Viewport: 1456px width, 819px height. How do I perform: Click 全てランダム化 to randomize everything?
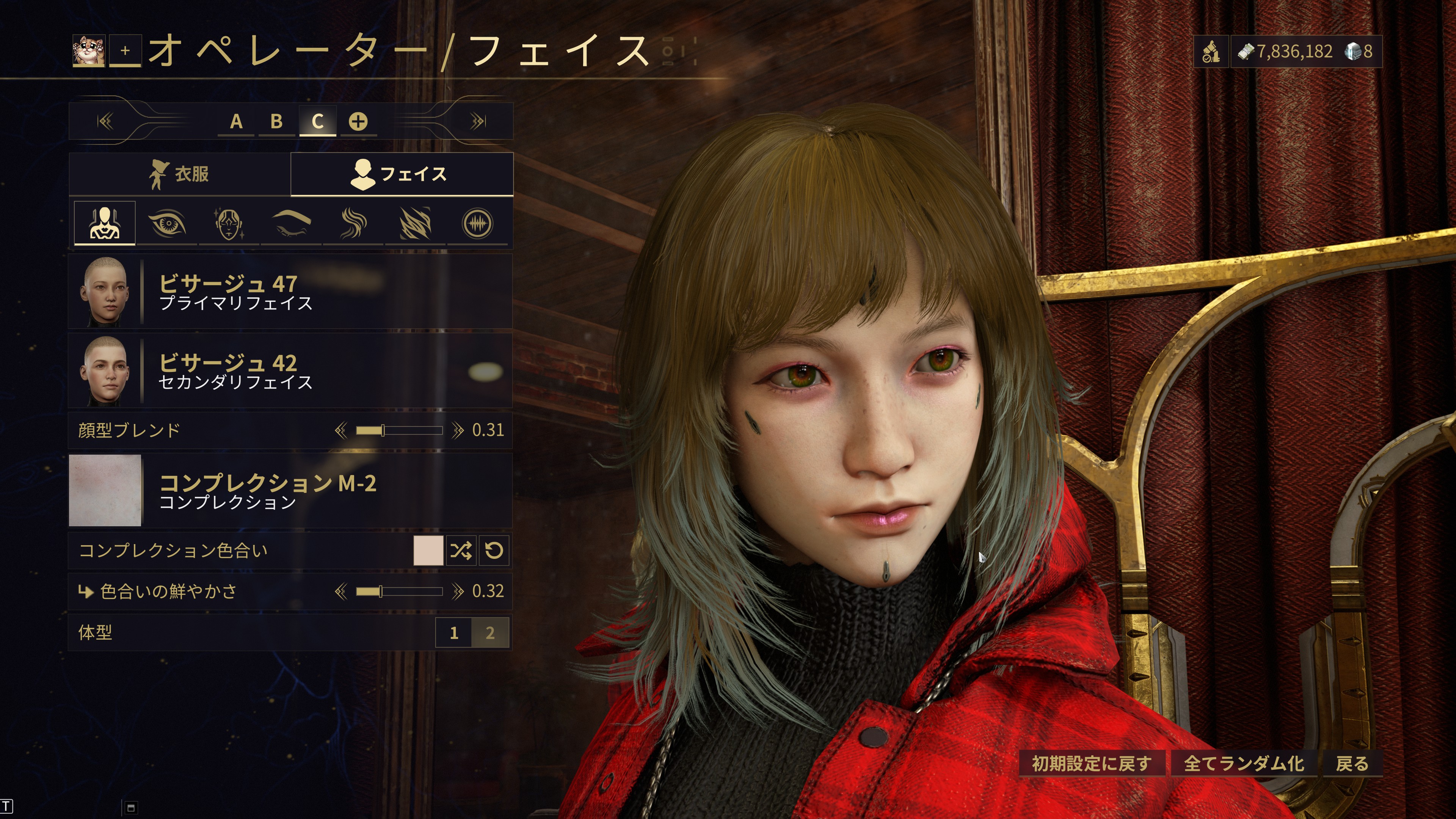coord(1244,764)
